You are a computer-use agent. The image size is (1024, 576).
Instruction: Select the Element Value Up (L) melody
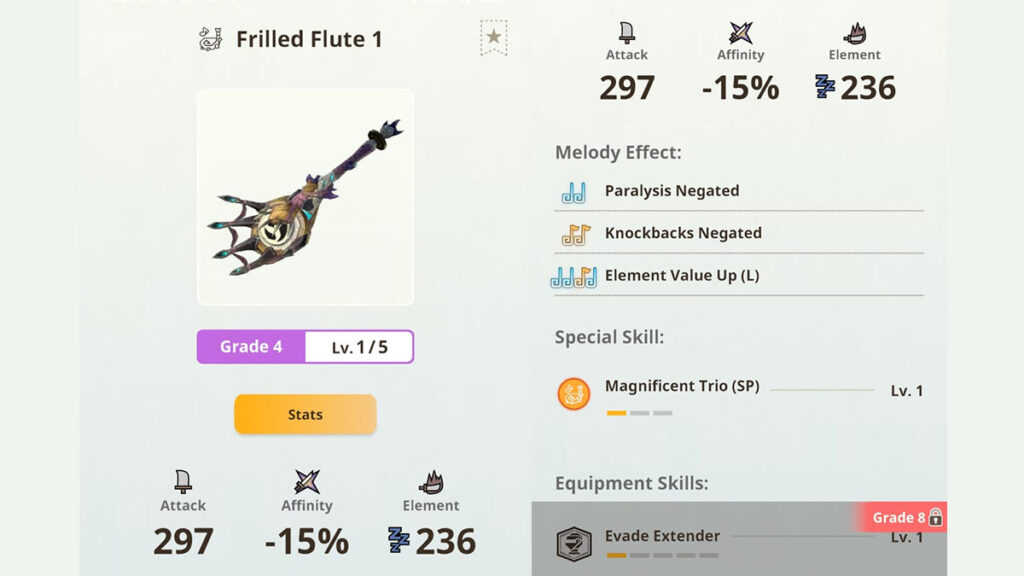(681, 275)
